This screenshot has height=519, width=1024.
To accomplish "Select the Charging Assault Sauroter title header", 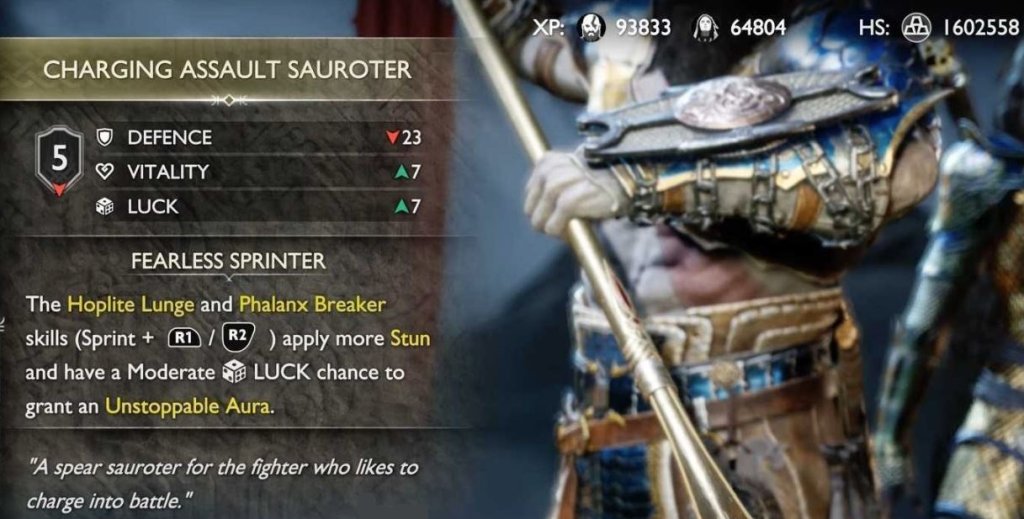I will pyautogui.click(x=227, y=70).
